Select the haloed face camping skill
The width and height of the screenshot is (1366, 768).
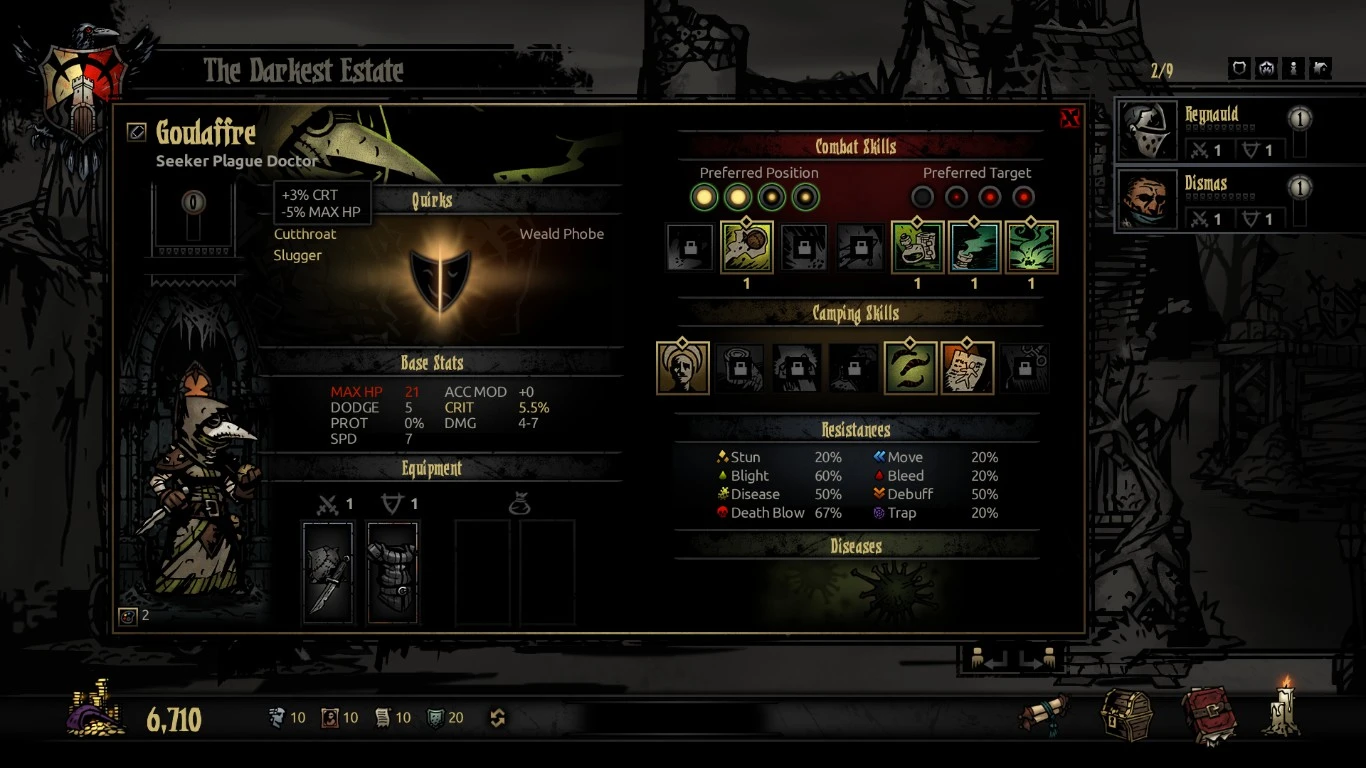click(x=683, y=368)
